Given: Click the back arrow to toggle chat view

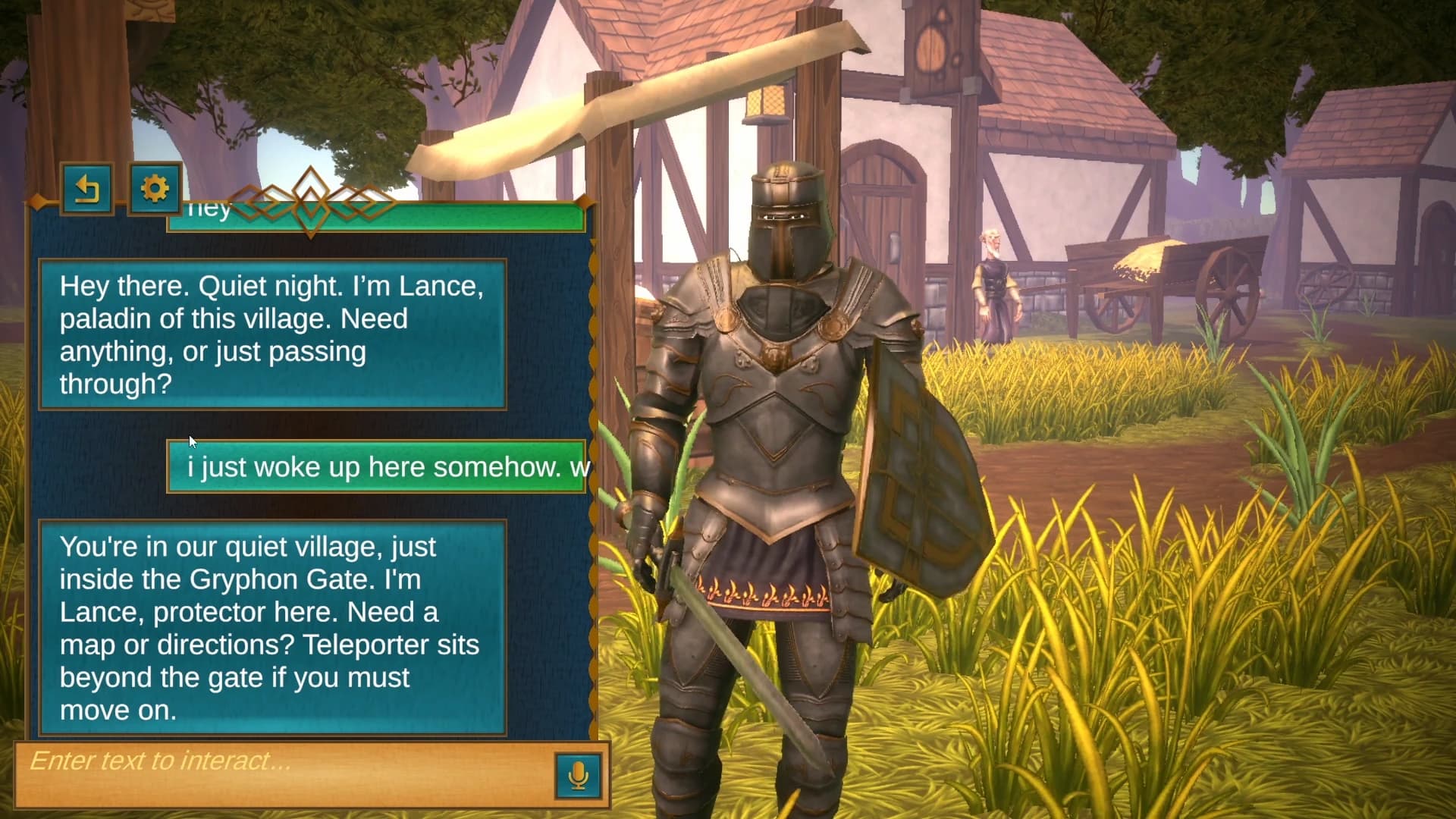Looking at the screenshot, I should point(87,190).
